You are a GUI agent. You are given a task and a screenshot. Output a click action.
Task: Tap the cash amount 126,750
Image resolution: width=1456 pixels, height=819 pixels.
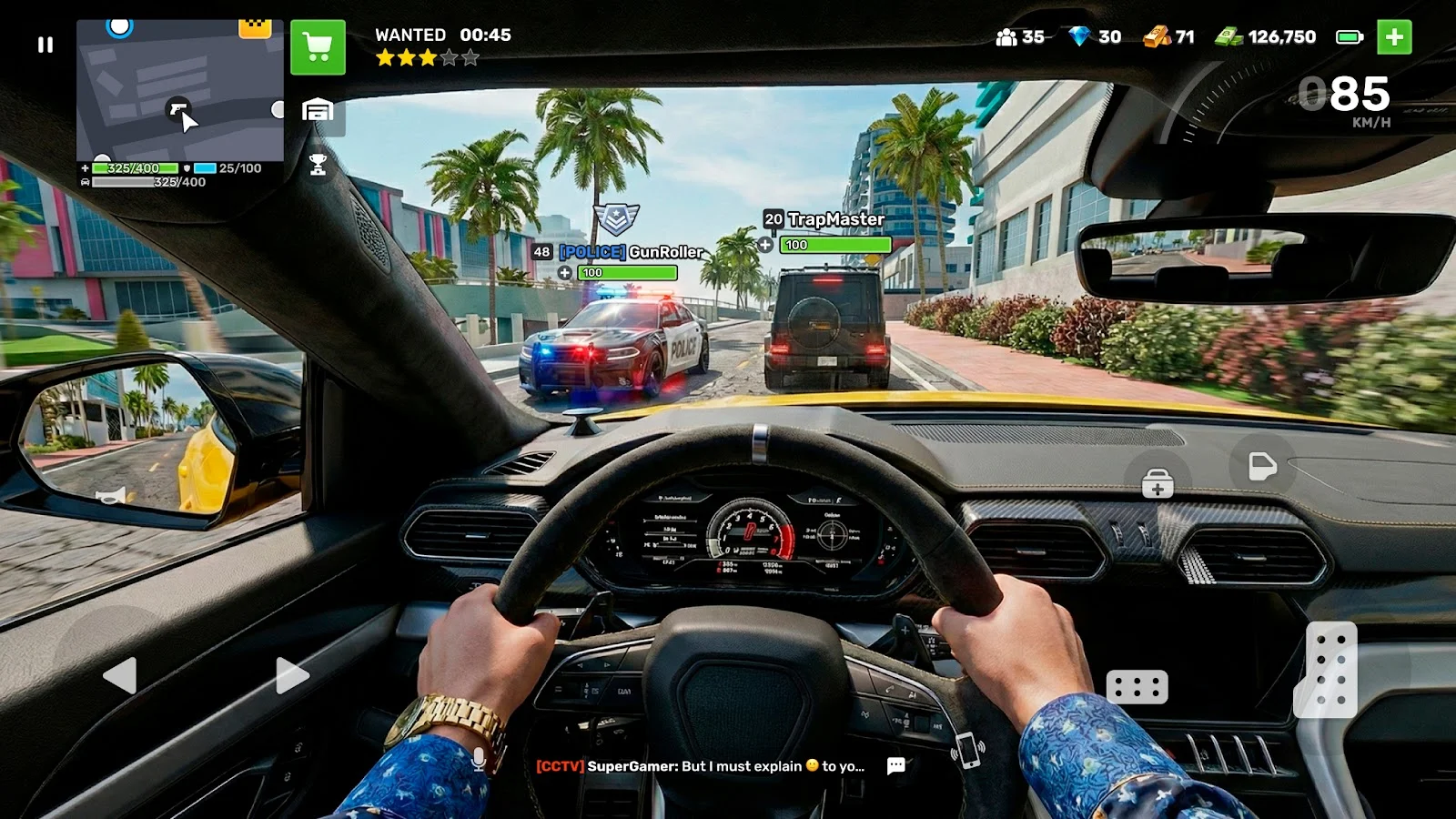pos(1269,36)
